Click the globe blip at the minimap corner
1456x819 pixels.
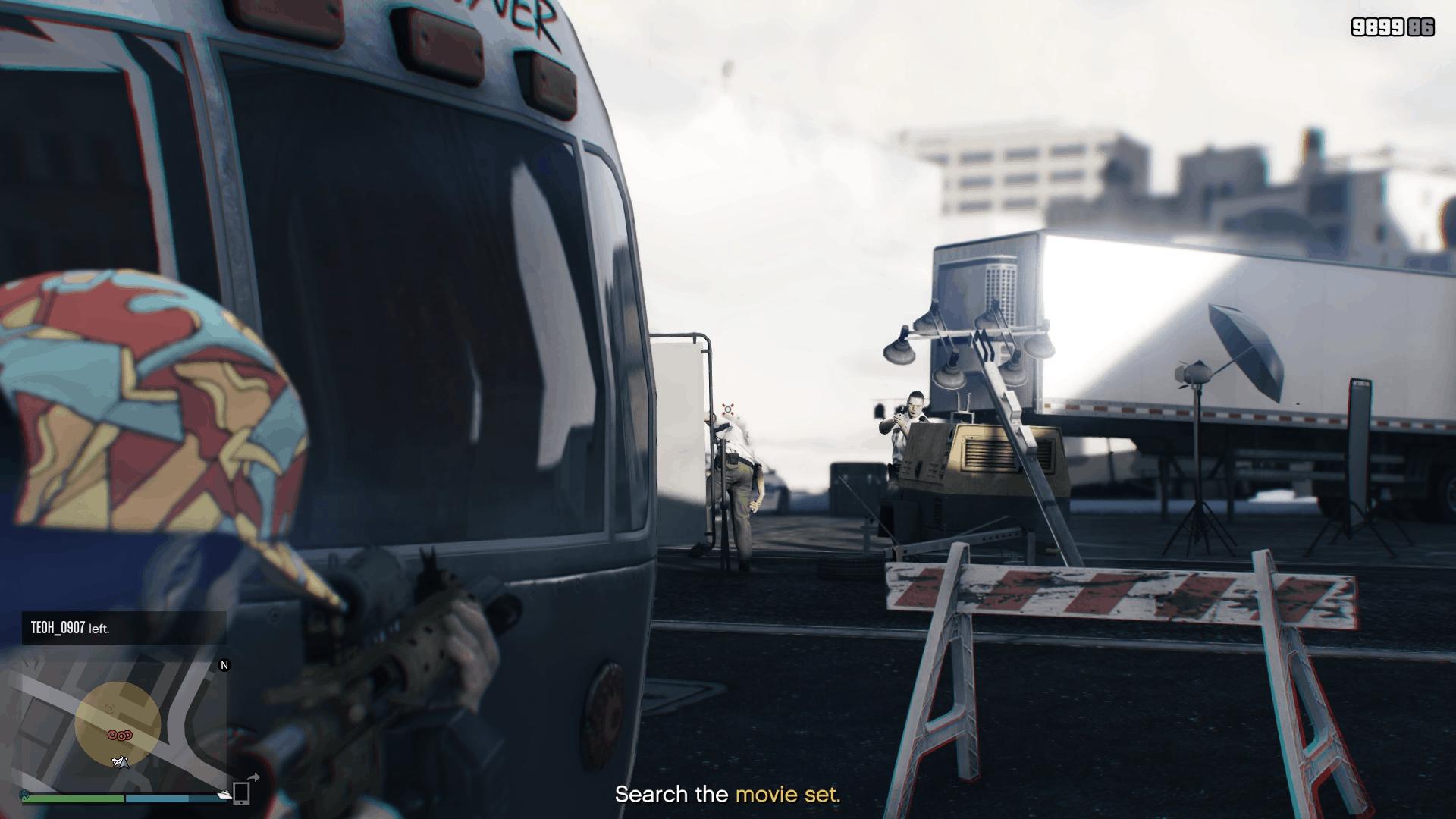tap(25, 795)
